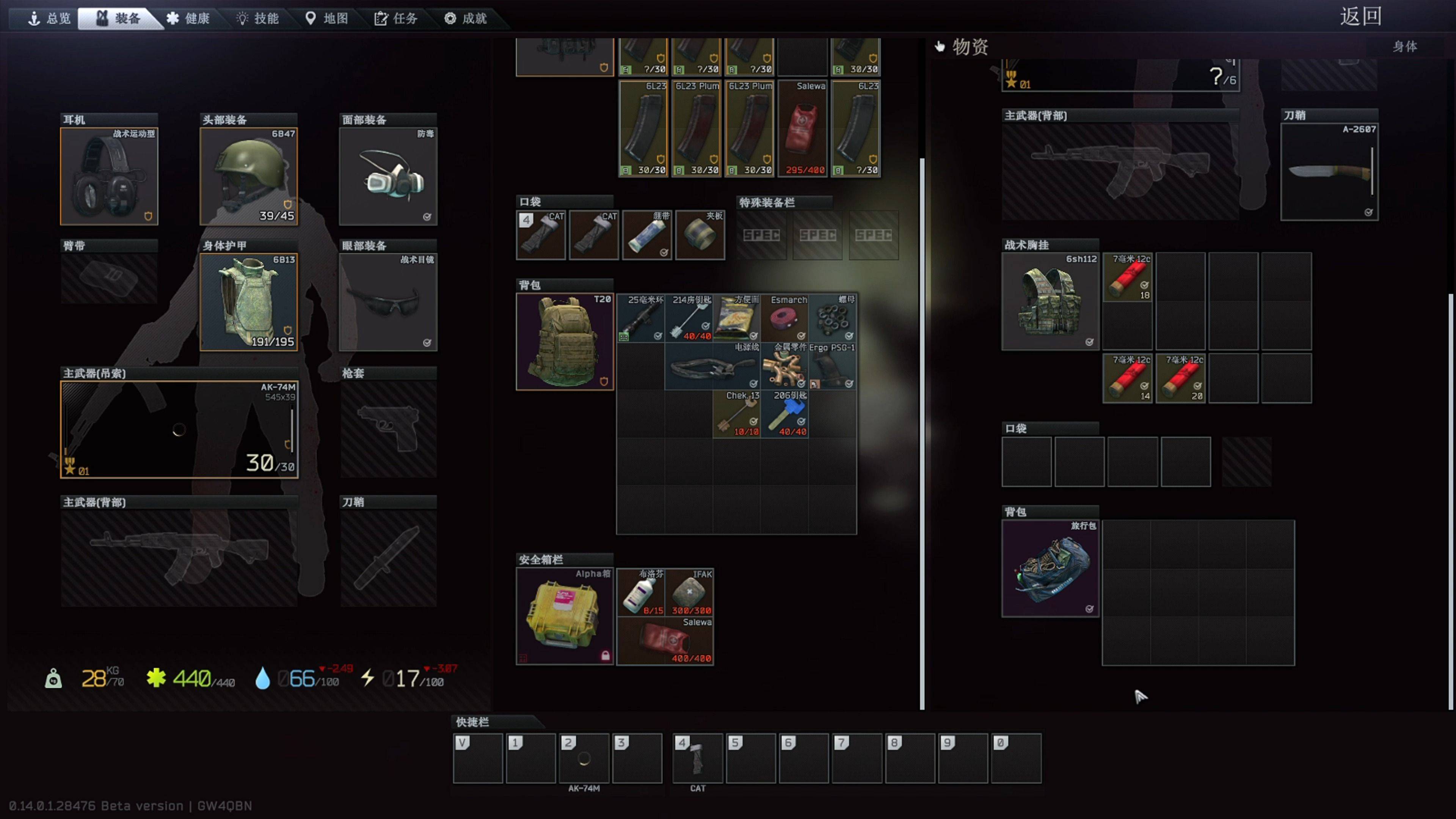The image size is (1456, 819).
Task: Open the 成就 achievements tab
Action: [466, 19]
